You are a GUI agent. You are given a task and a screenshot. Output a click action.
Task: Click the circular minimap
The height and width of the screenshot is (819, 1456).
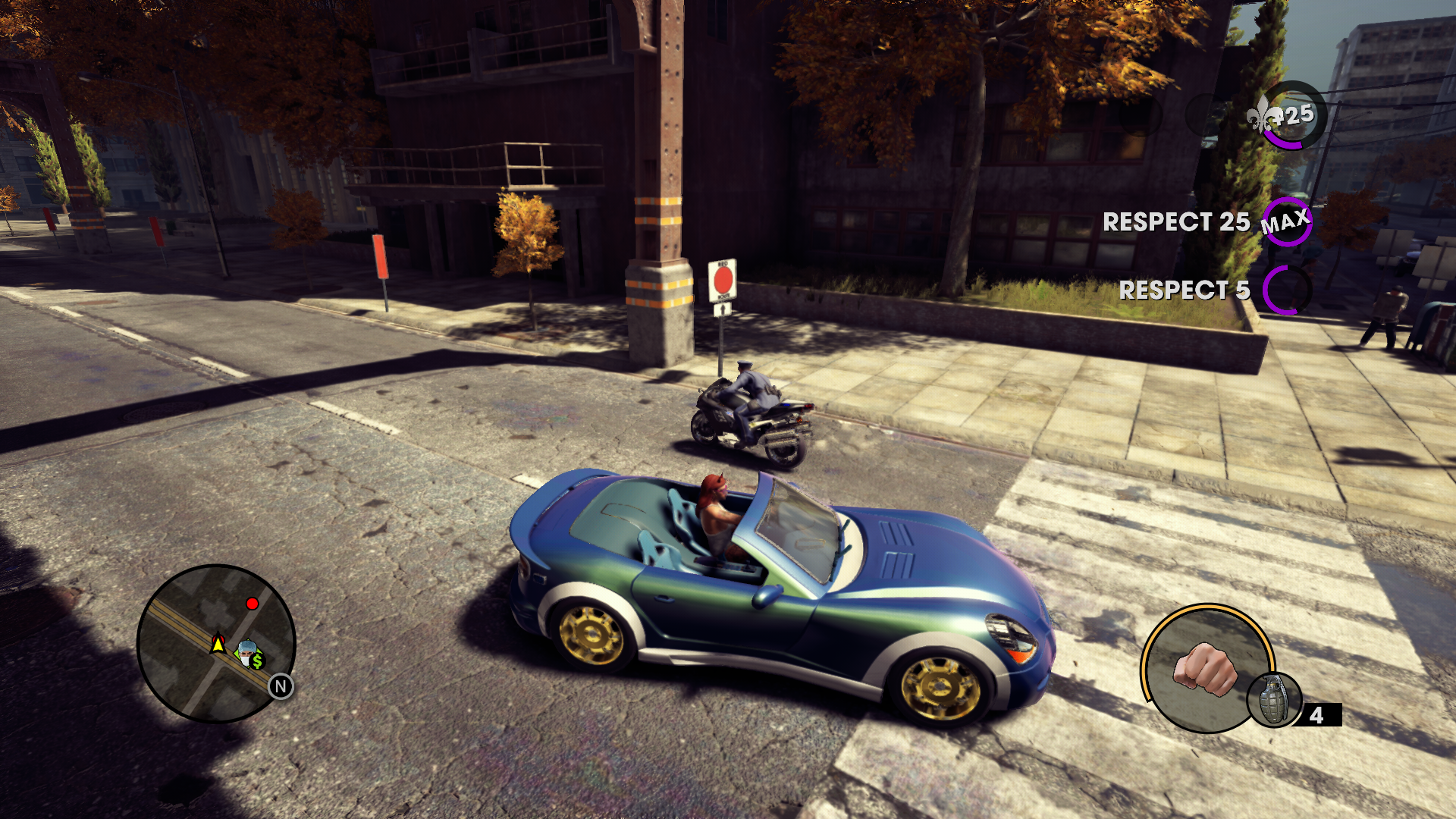[x=216, y=643]
